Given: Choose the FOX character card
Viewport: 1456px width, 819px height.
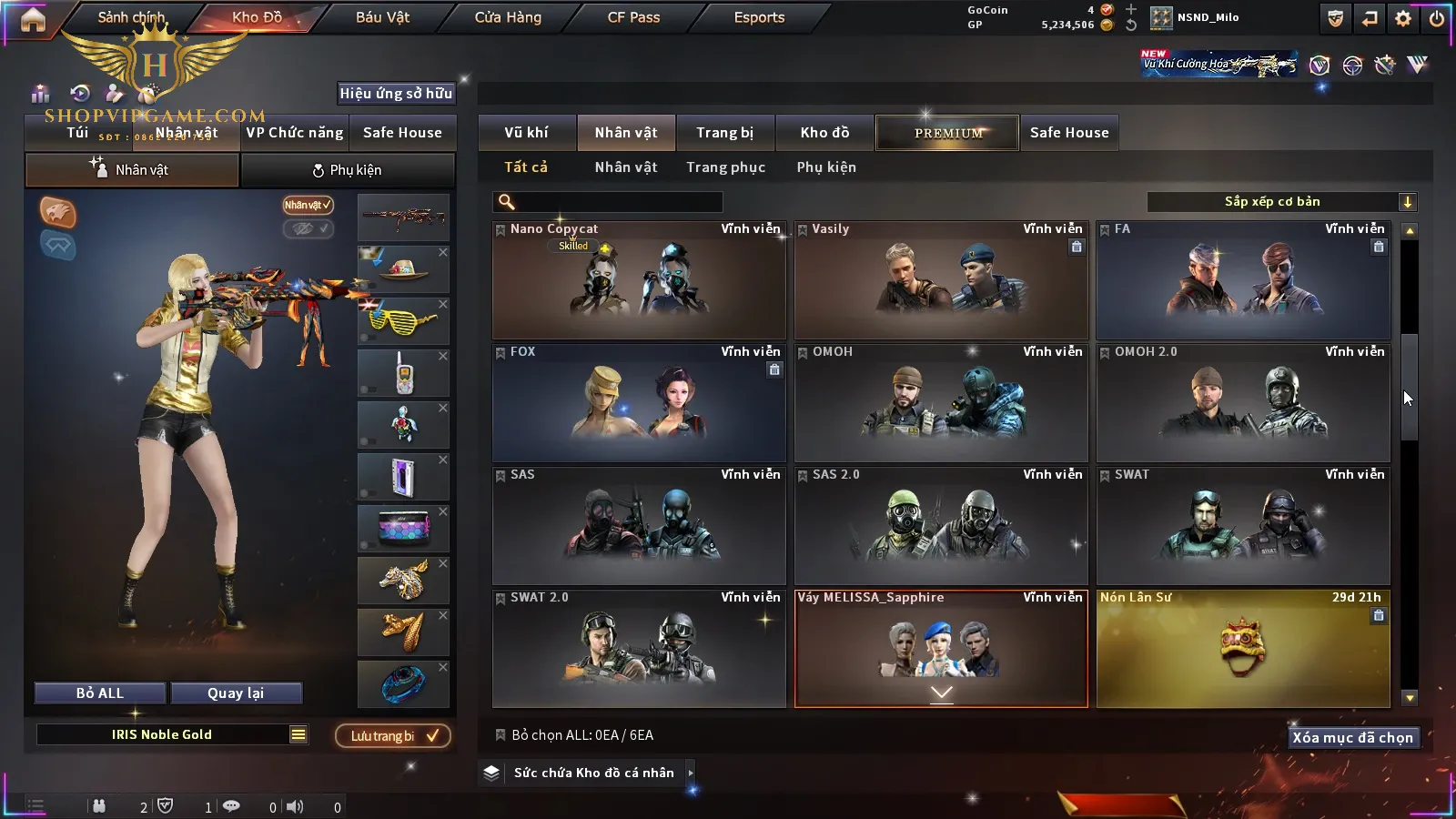Looking at the screenshot, I should (x=638, y=403).
